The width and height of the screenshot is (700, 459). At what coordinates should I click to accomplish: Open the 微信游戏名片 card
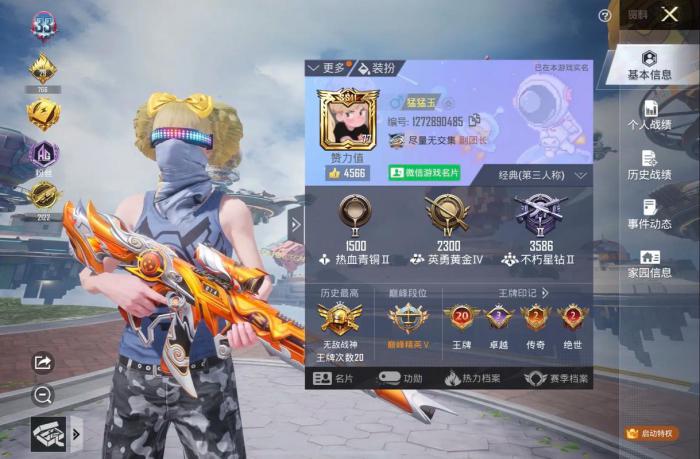pos(424,173)
